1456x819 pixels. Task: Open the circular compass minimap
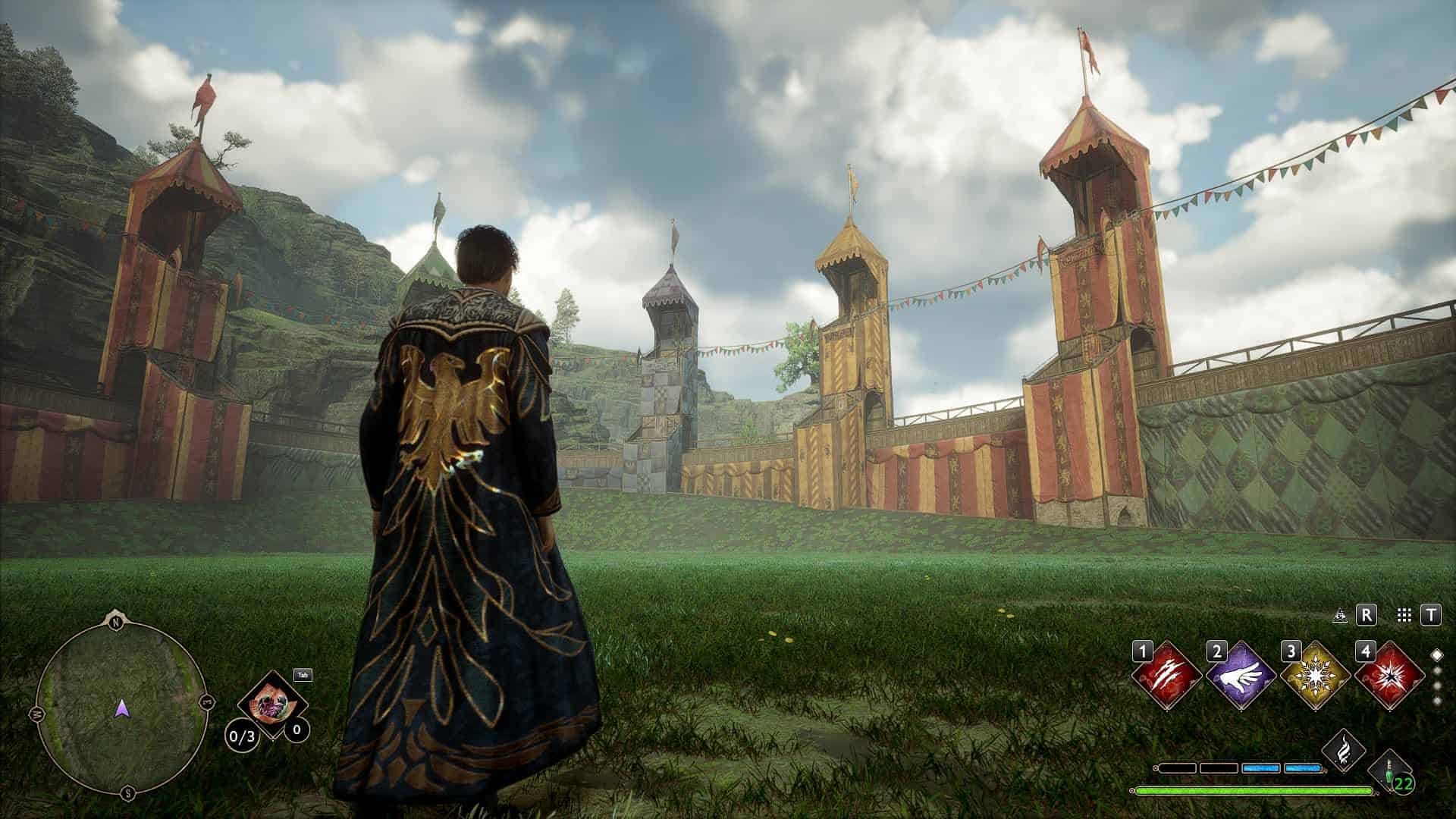tap(121, 708)
